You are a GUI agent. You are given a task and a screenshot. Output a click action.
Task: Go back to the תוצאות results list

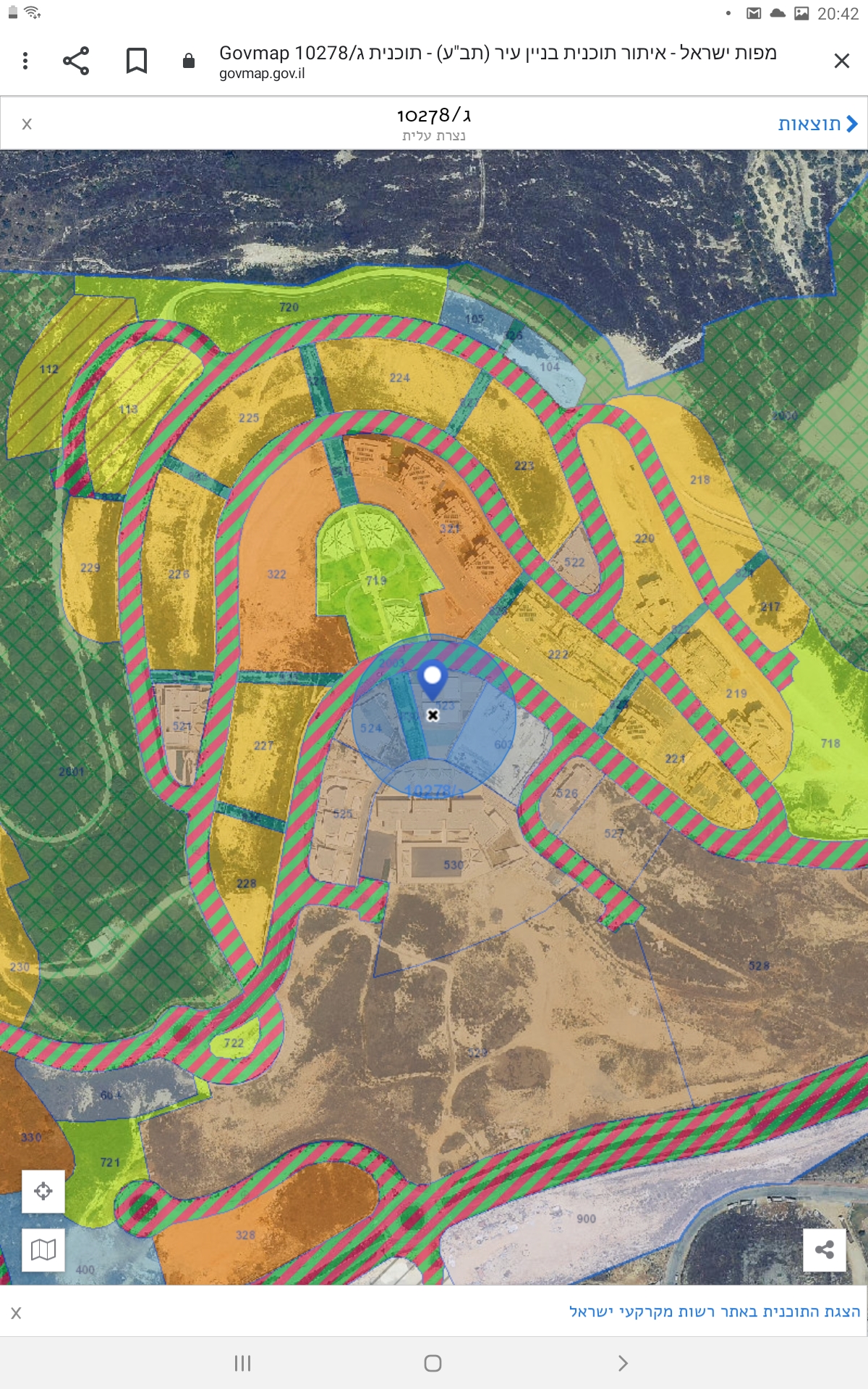click(x=817, y=124)
